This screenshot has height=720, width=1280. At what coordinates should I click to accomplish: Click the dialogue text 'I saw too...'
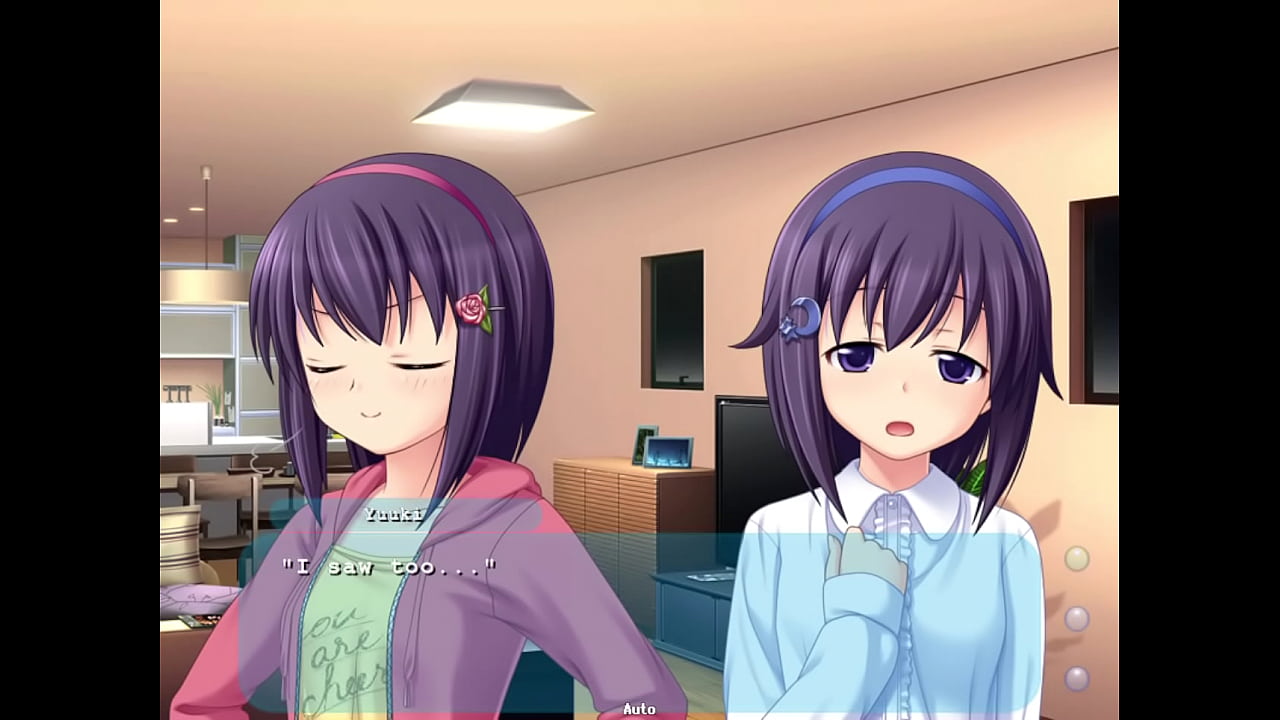(x=390, y=567)
